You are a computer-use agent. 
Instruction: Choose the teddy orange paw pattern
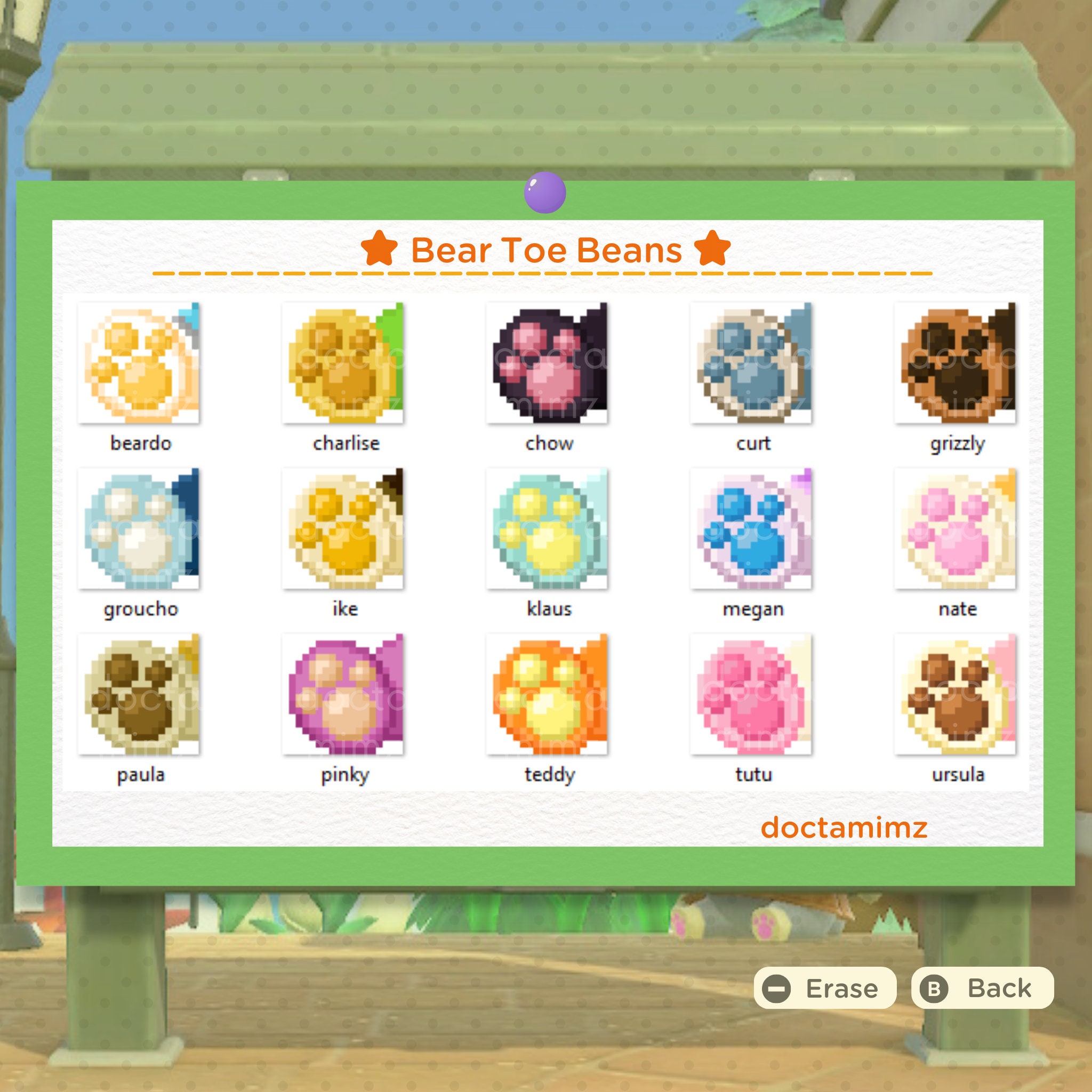point(549,698)
